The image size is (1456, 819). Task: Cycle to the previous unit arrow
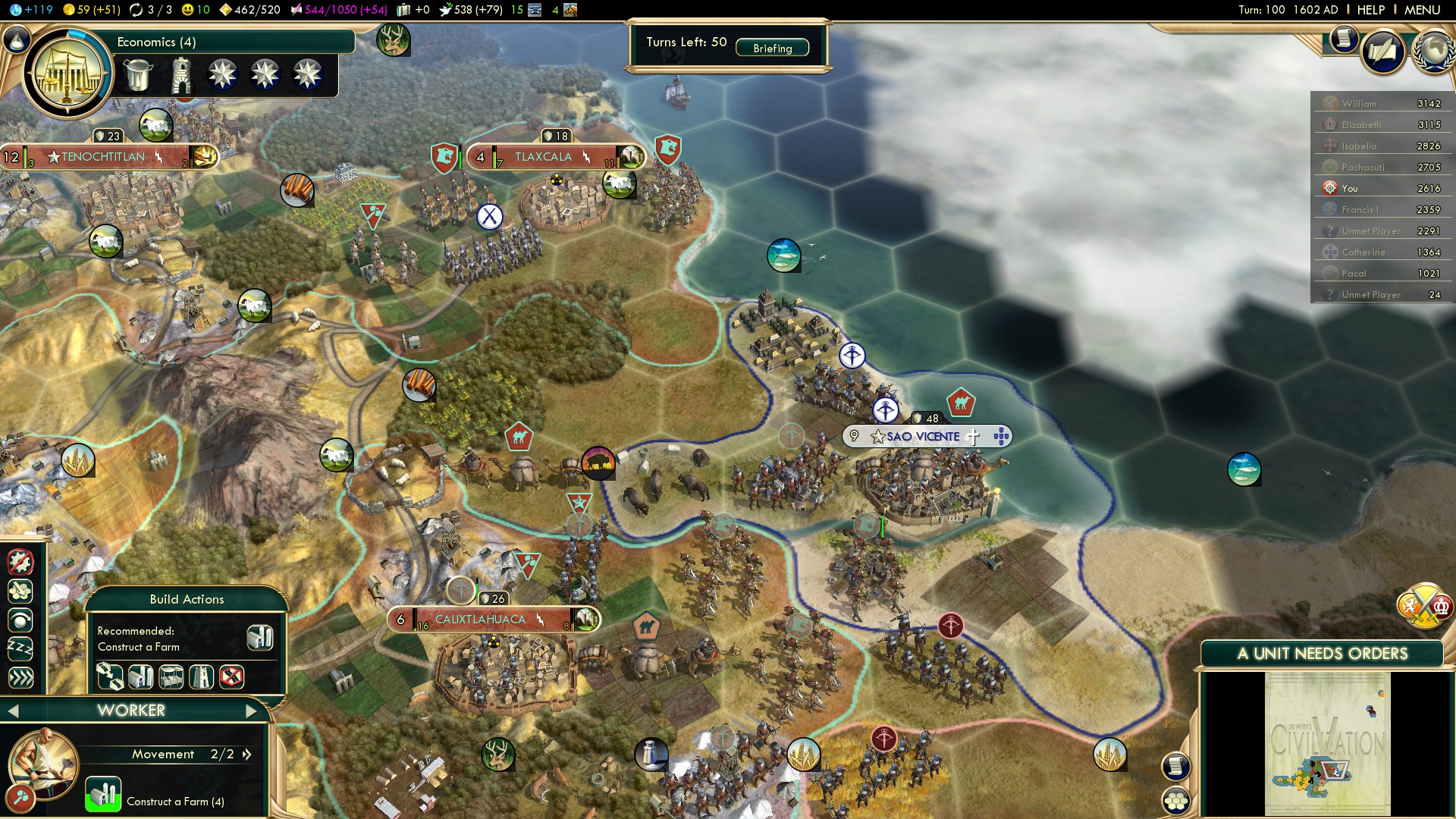point(13,711)
